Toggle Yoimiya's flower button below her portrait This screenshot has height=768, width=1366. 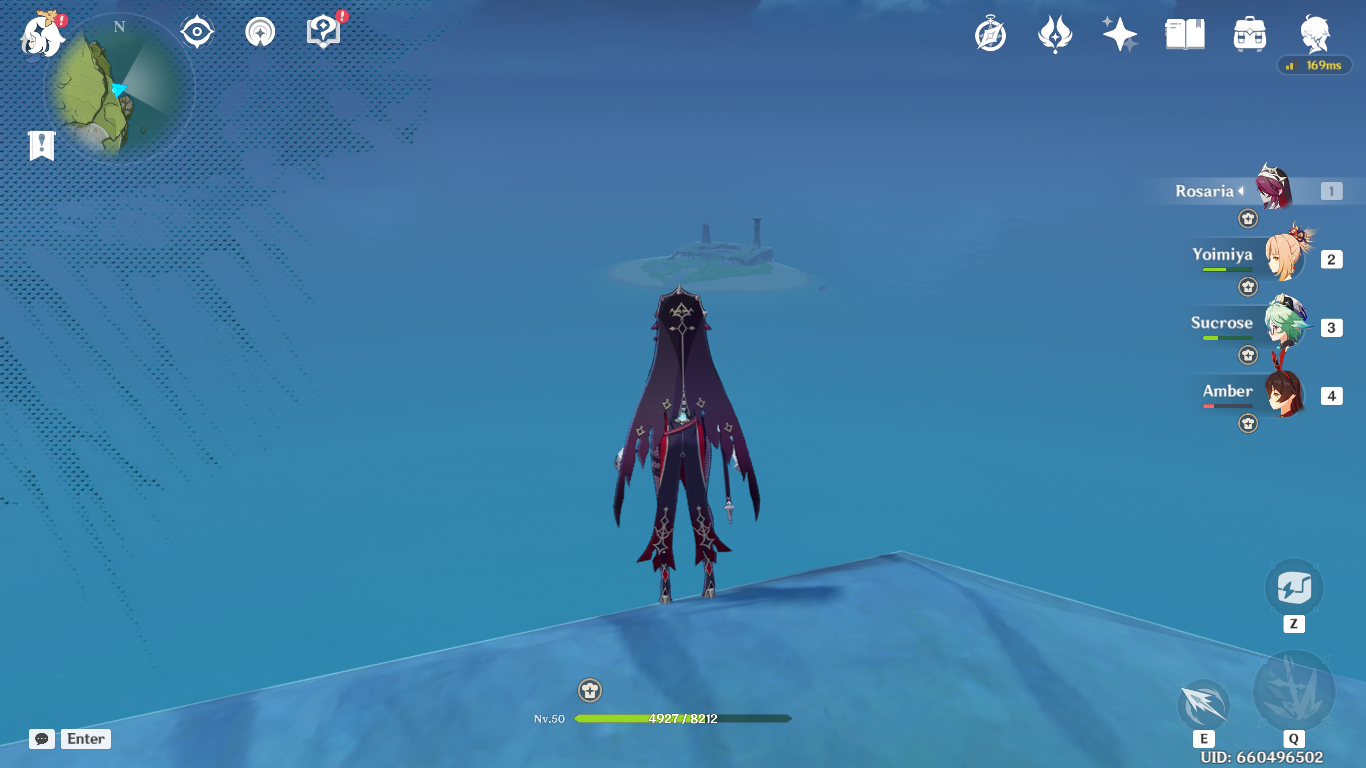tap(1247, 287)
